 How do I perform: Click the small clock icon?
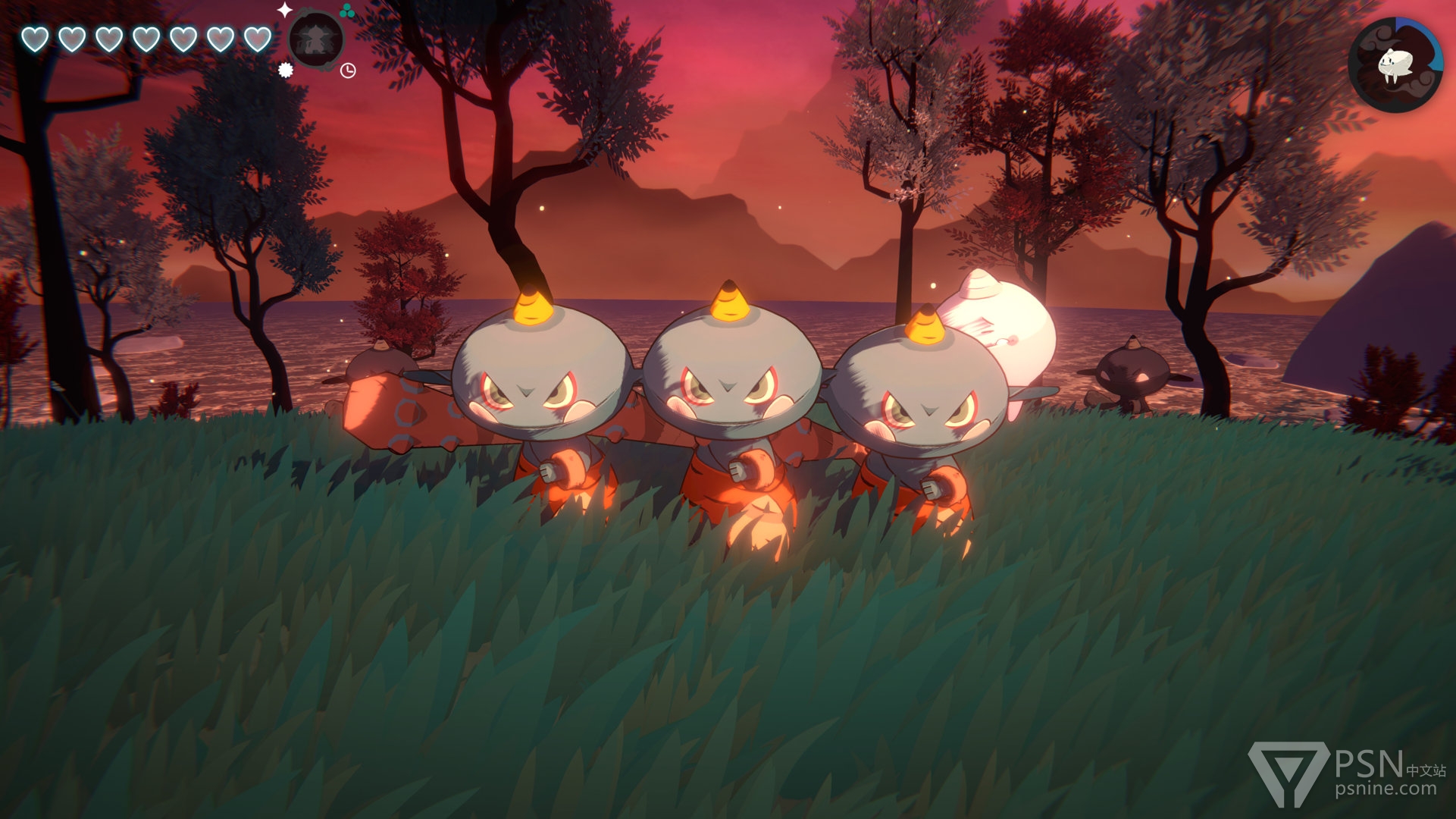(348, 71)
